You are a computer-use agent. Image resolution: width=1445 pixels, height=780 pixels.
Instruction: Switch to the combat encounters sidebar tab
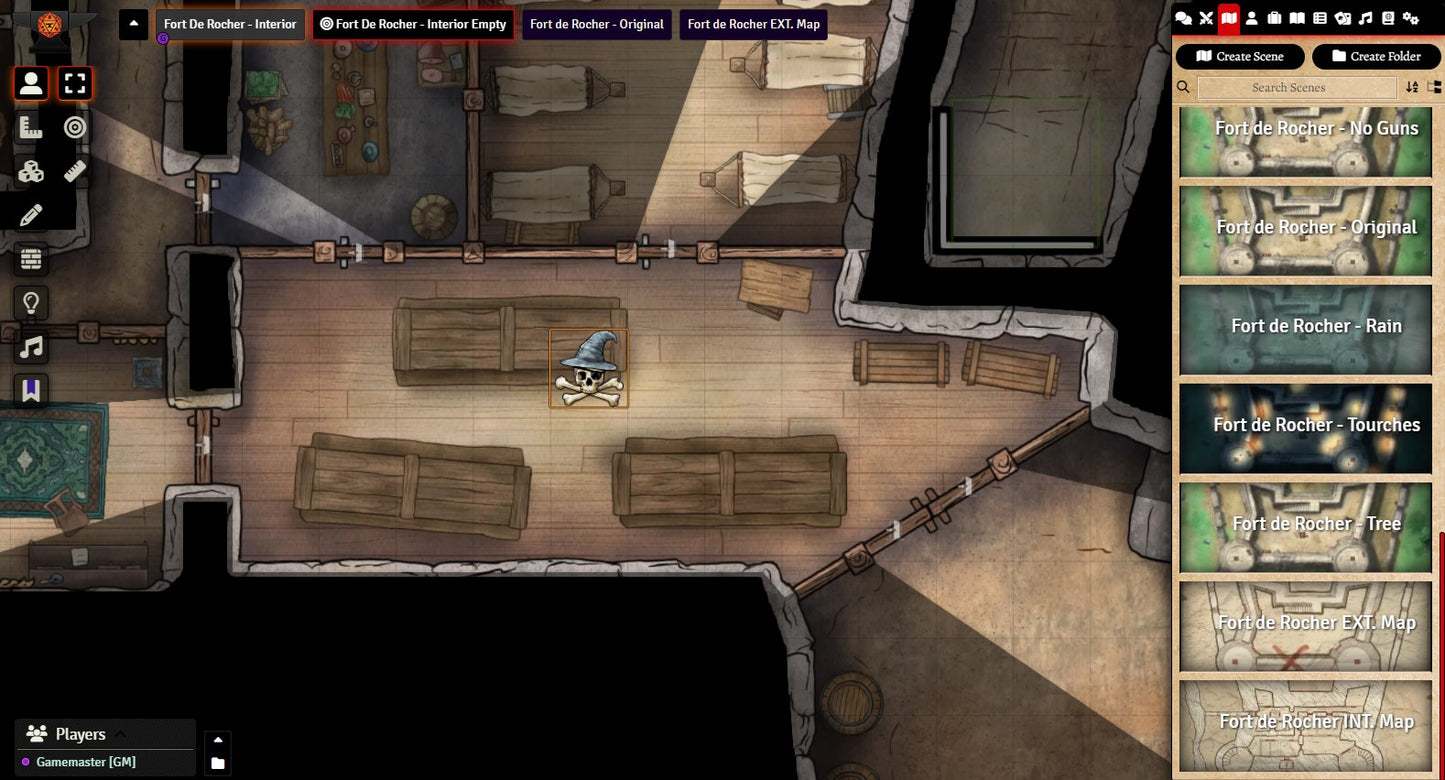pyautogui.click(x=1206, y=18)
